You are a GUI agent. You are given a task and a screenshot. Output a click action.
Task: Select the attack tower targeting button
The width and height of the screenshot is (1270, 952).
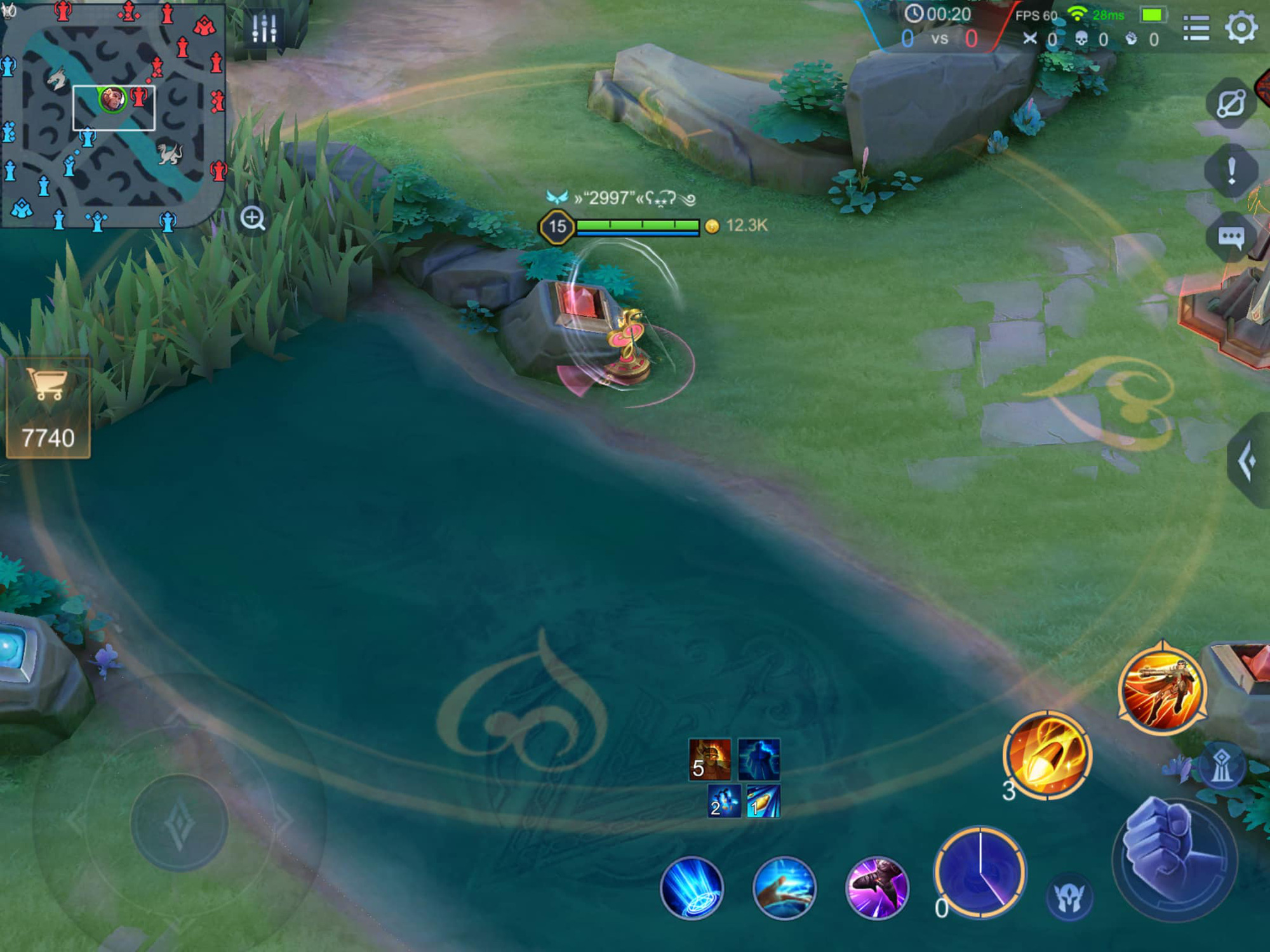tap(1221, 766)
